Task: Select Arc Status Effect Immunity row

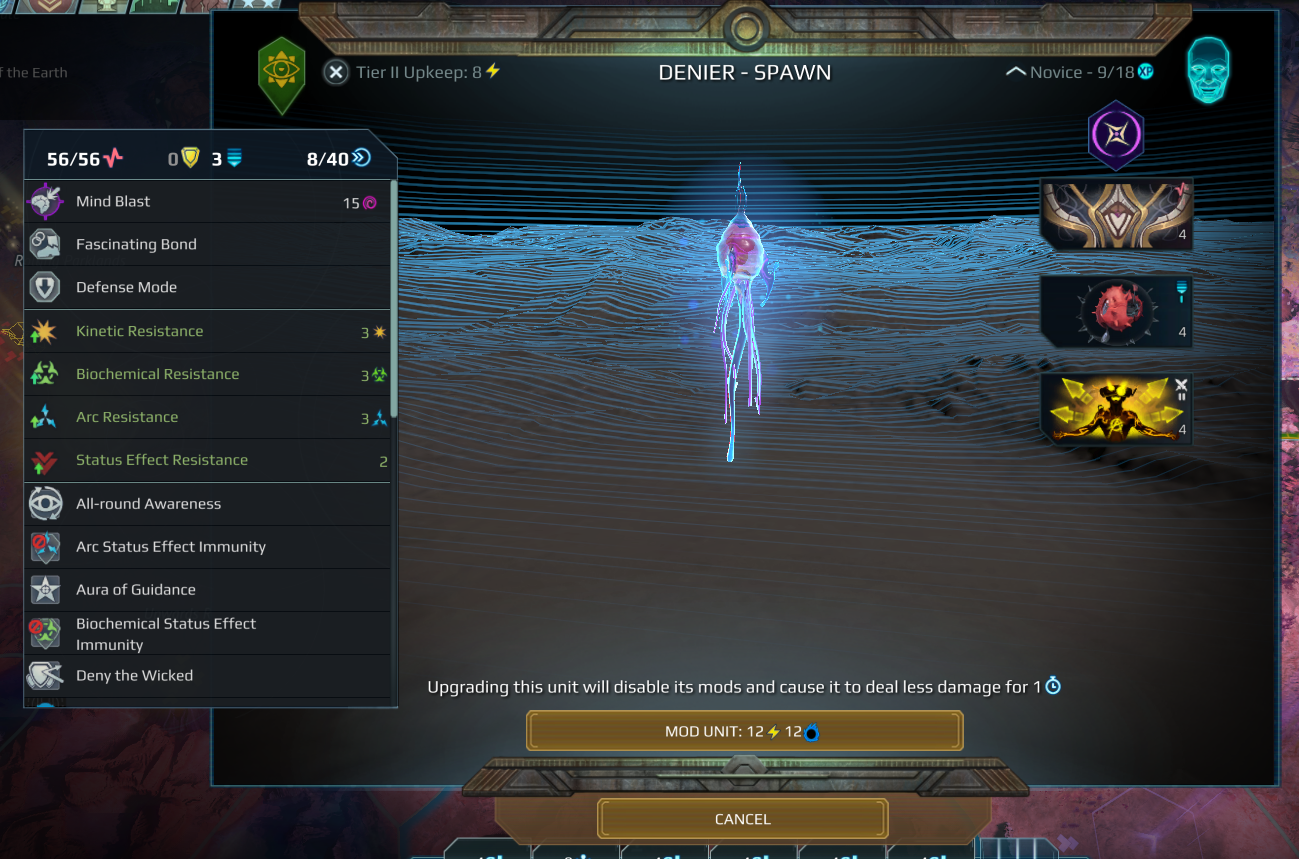Action: click(x=207, y=547)
